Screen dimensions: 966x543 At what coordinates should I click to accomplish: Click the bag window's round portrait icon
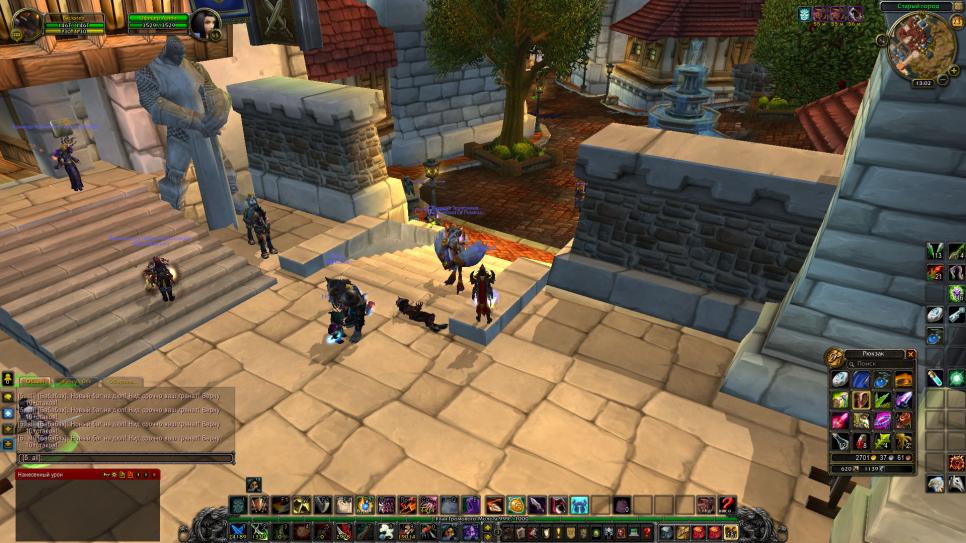[833, 357]
